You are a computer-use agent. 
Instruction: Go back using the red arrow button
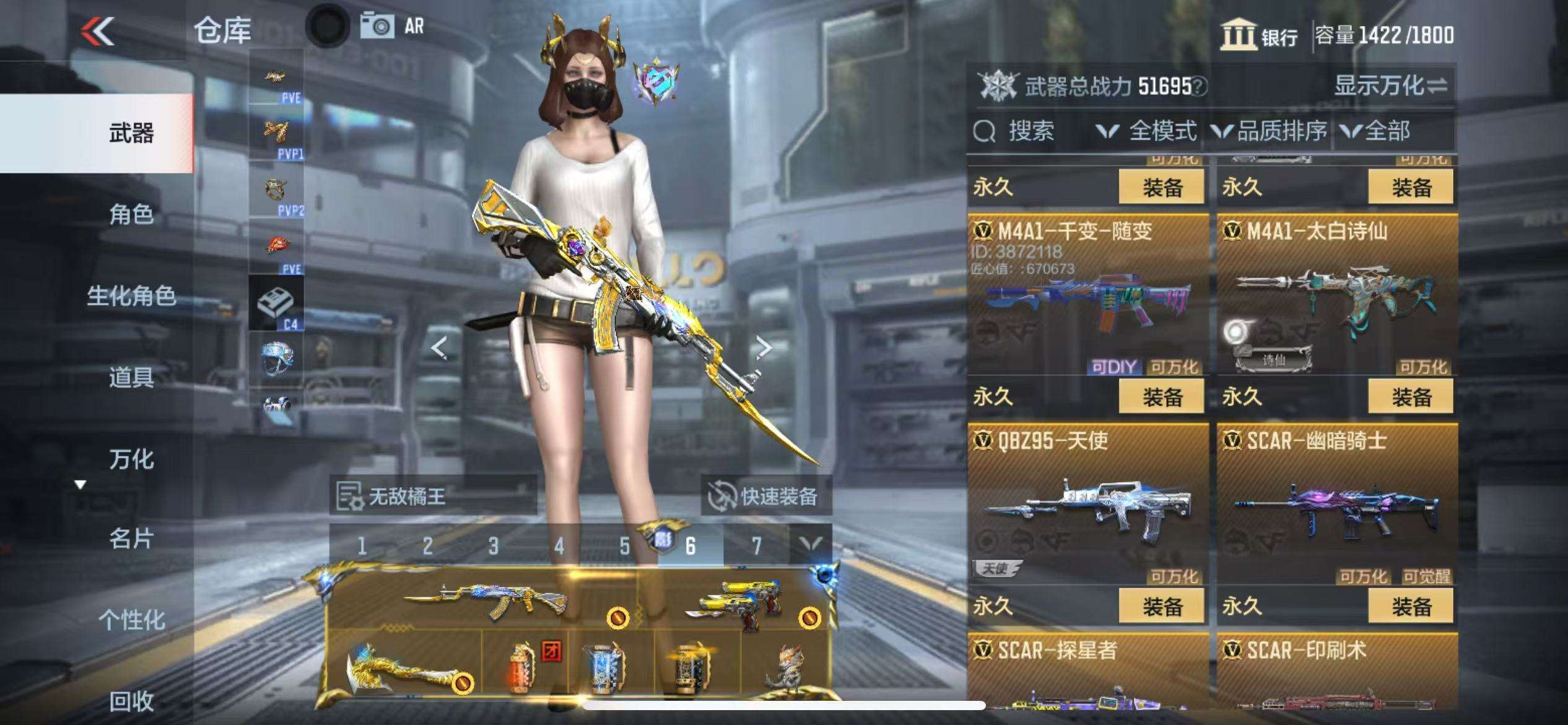coord(98,31)
